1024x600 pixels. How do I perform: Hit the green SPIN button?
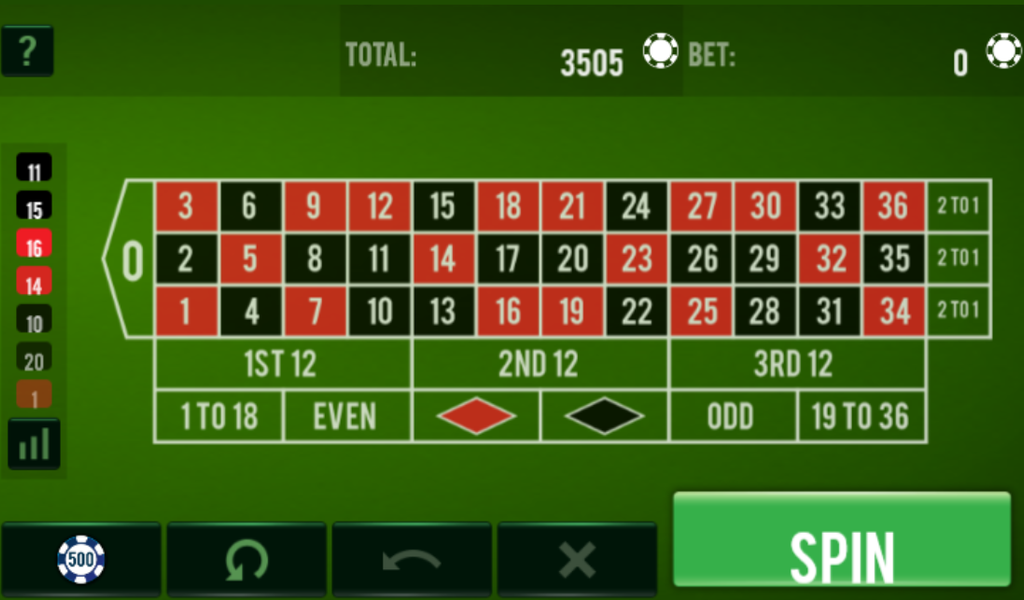click(841, 540)
